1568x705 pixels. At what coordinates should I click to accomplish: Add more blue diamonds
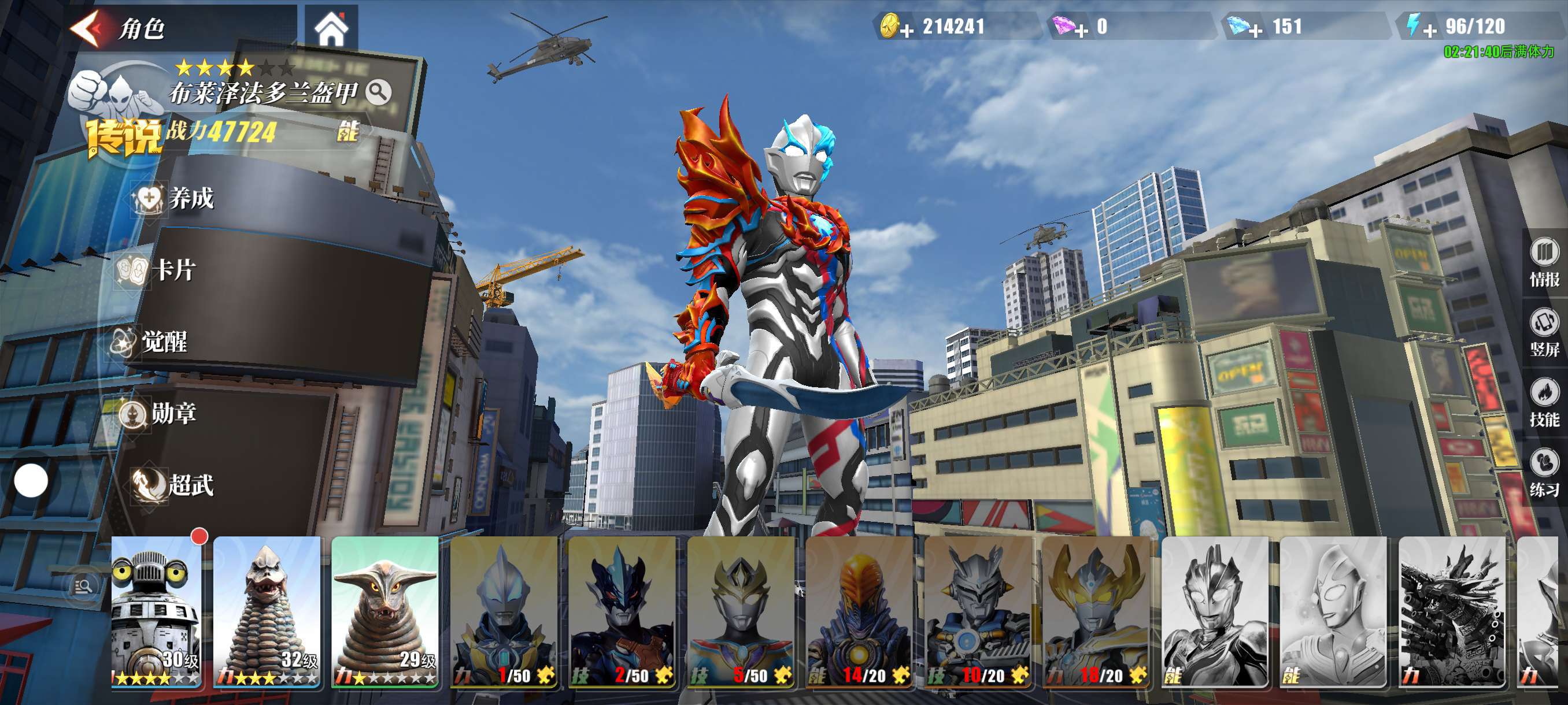(x=1255, y=29)
